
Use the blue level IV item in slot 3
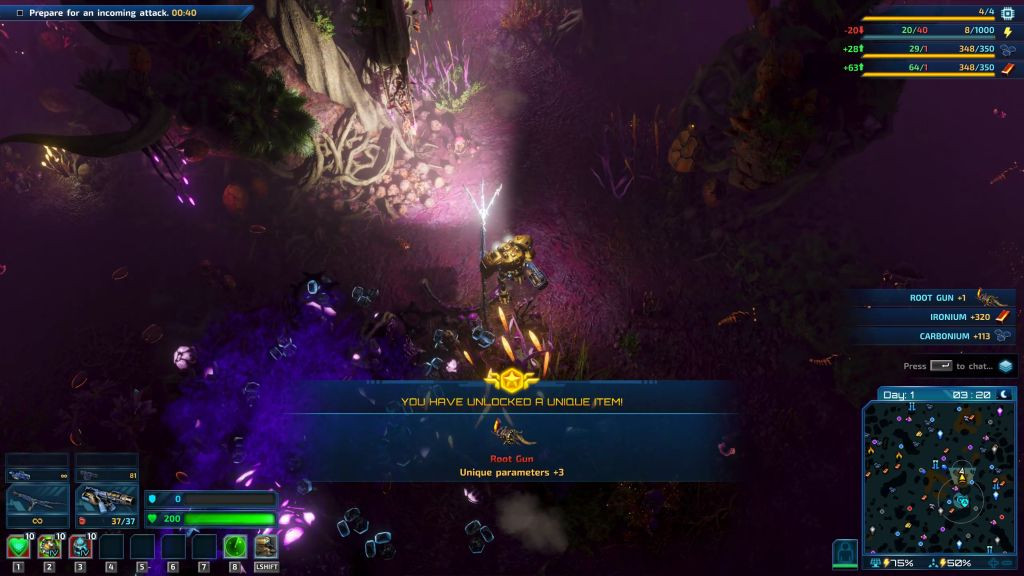tap(80, 547)
